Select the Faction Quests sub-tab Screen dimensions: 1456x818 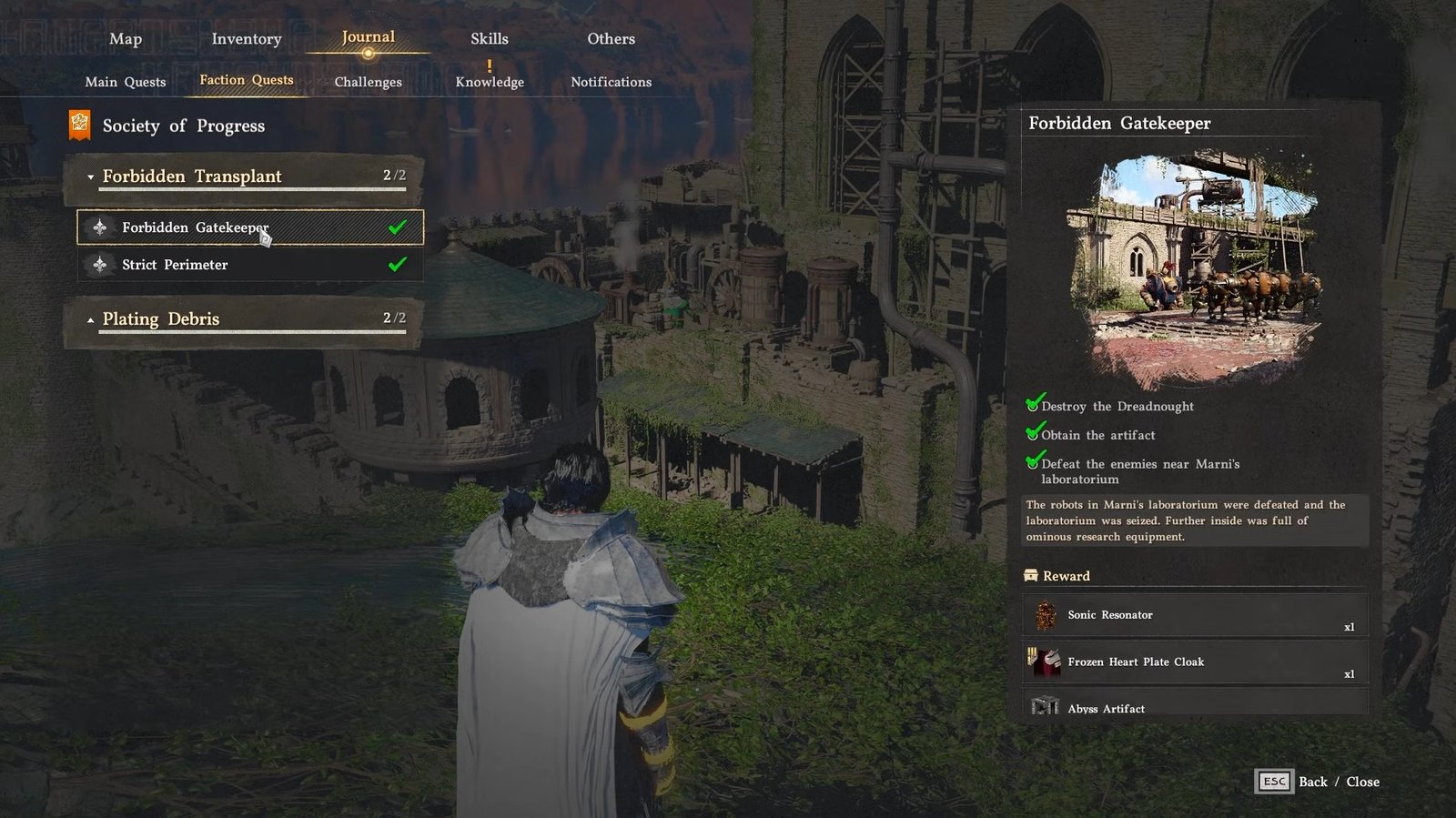pyautogui.click(x=247, y=80)
